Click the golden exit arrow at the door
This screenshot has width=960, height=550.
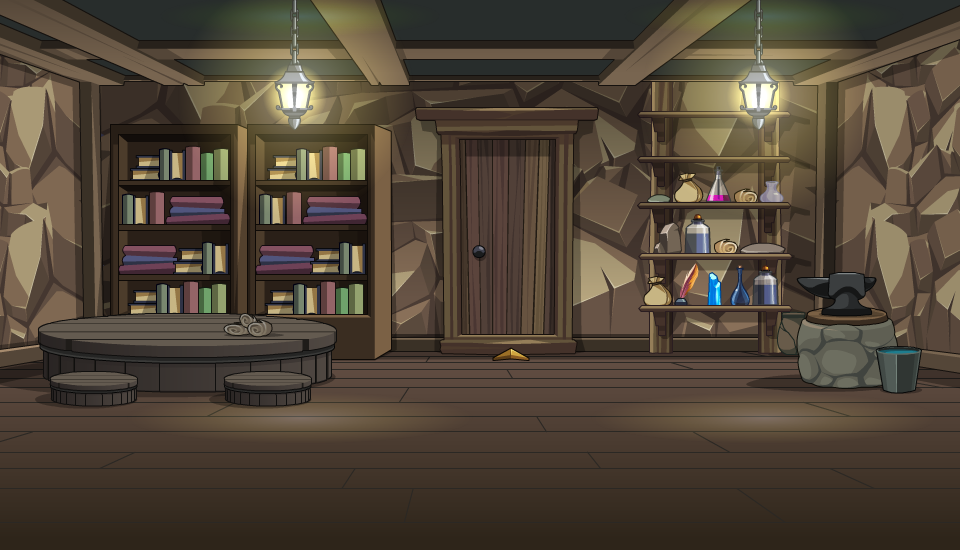(x=511, y=355)
